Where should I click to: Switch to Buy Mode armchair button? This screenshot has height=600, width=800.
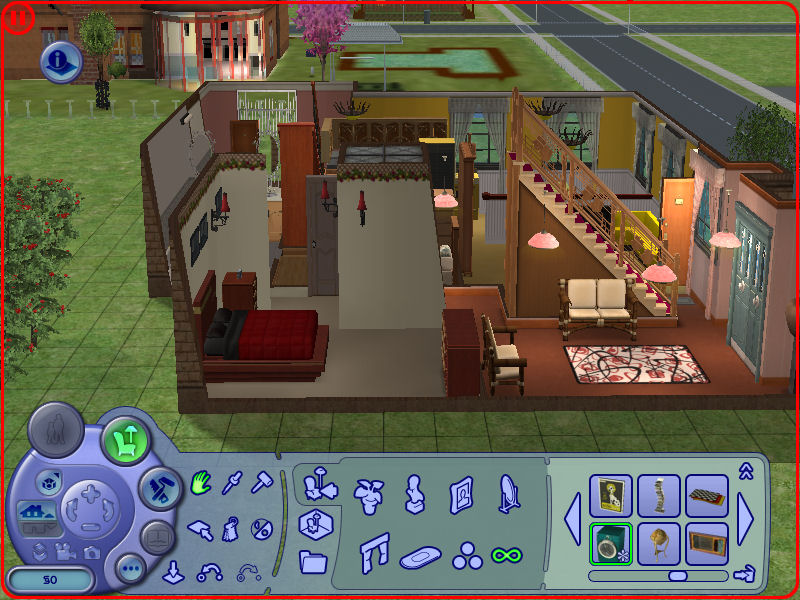125,437
